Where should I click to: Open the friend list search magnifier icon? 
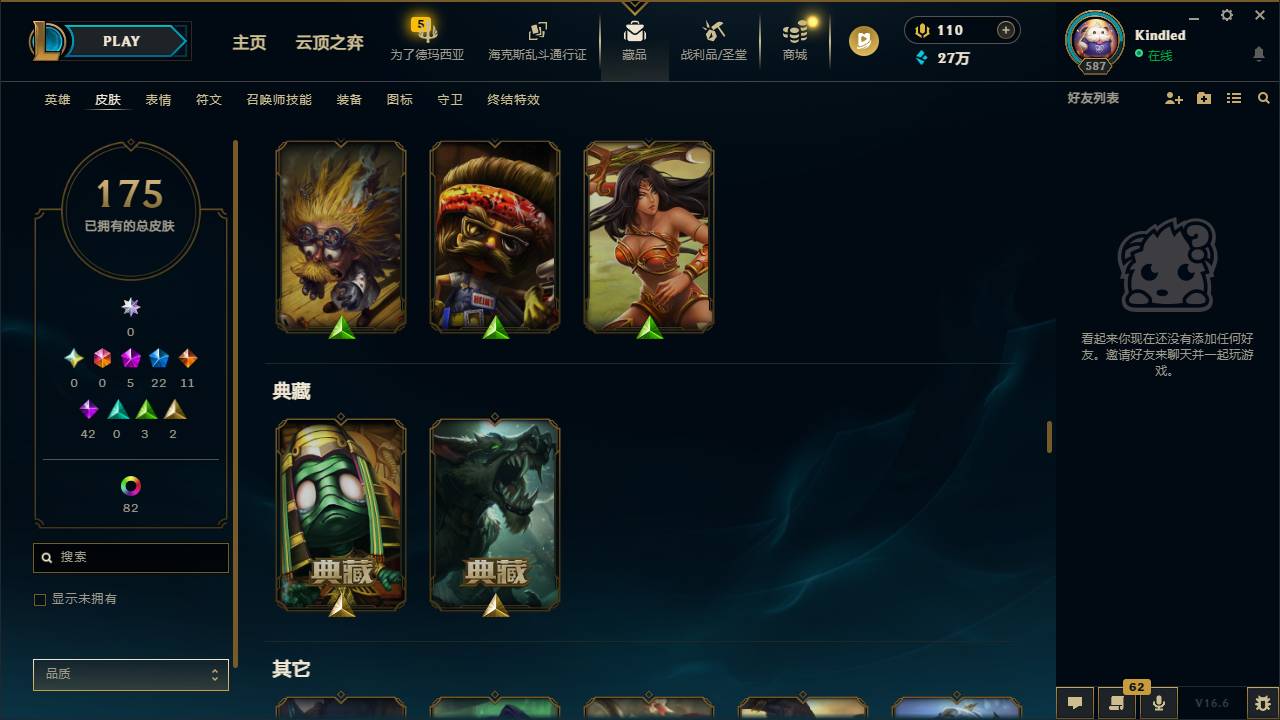(x=1264, y=98)
